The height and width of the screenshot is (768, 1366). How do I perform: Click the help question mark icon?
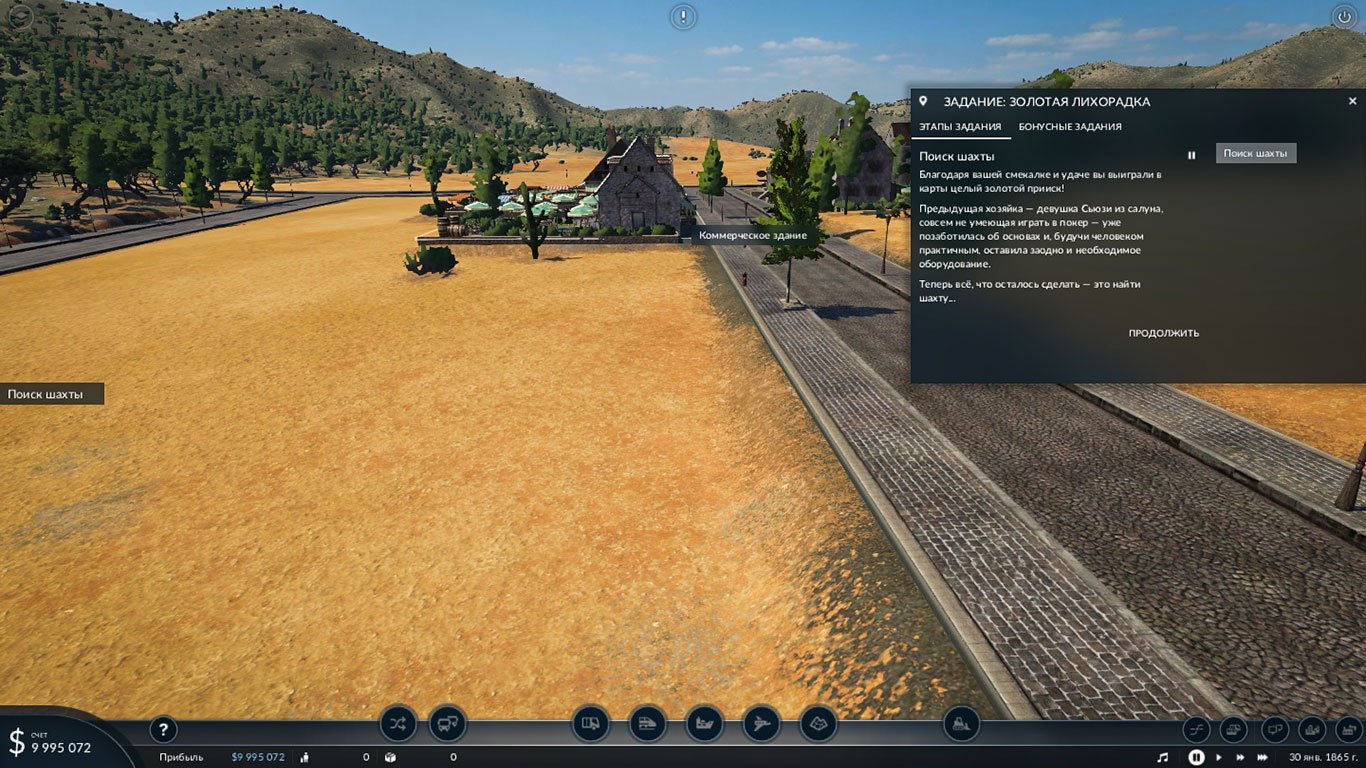coord(163,729)
